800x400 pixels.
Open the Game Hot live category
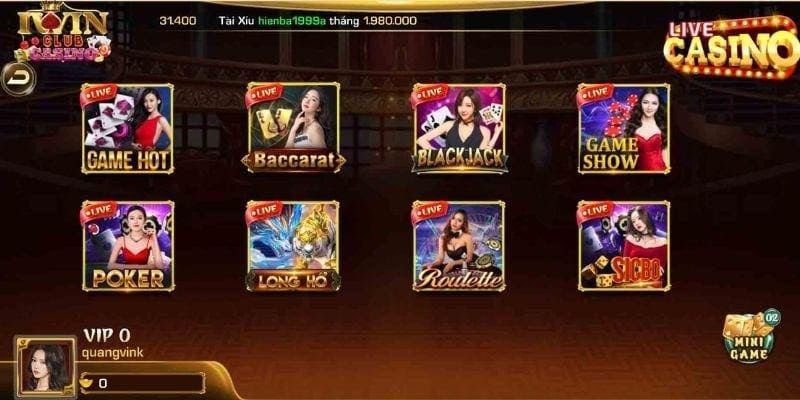tap(127, 128)
